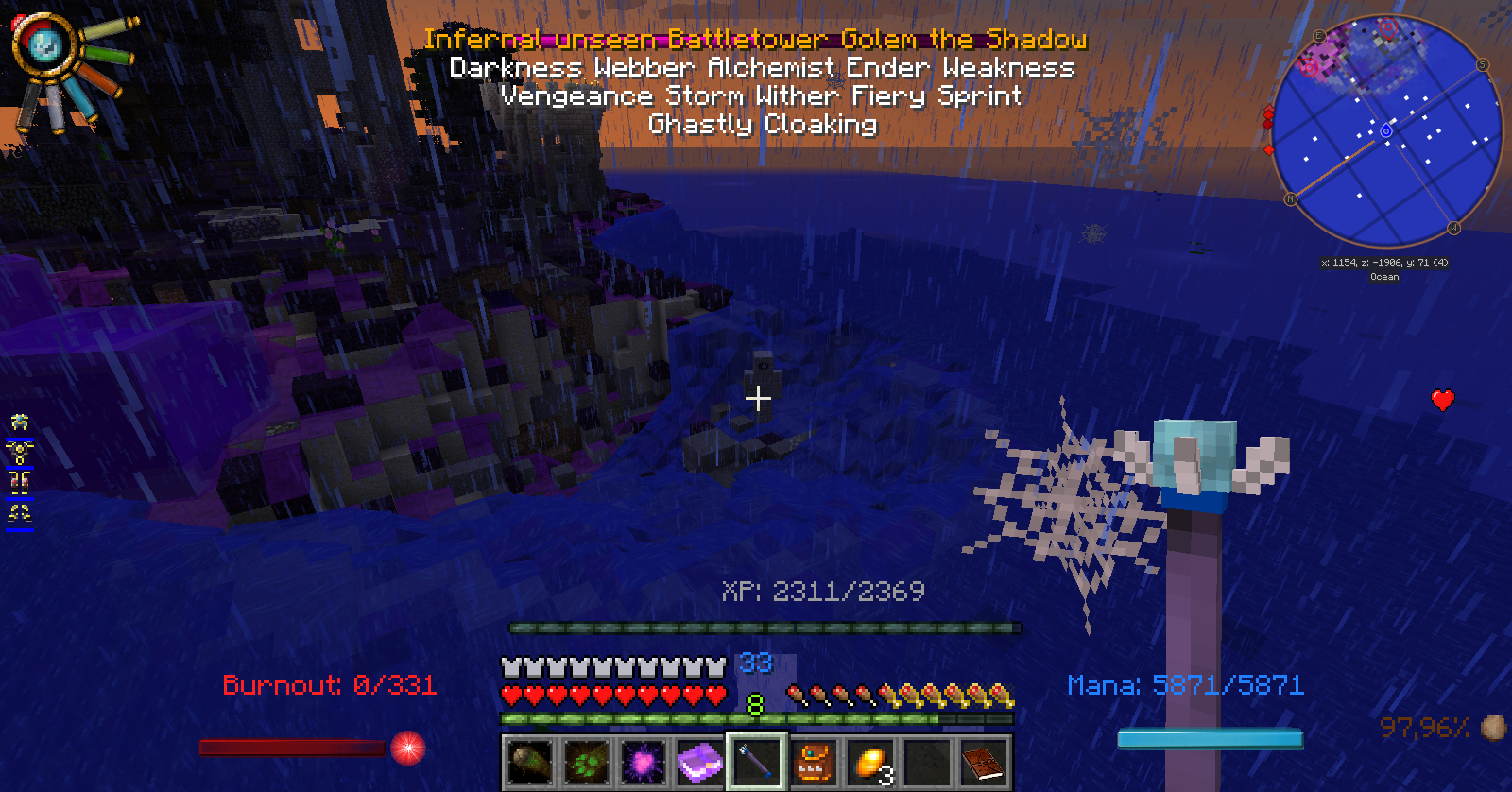Select the wand in the highlighted slot
This screenshot has height=792, width=1512.
tap(756, 762)
